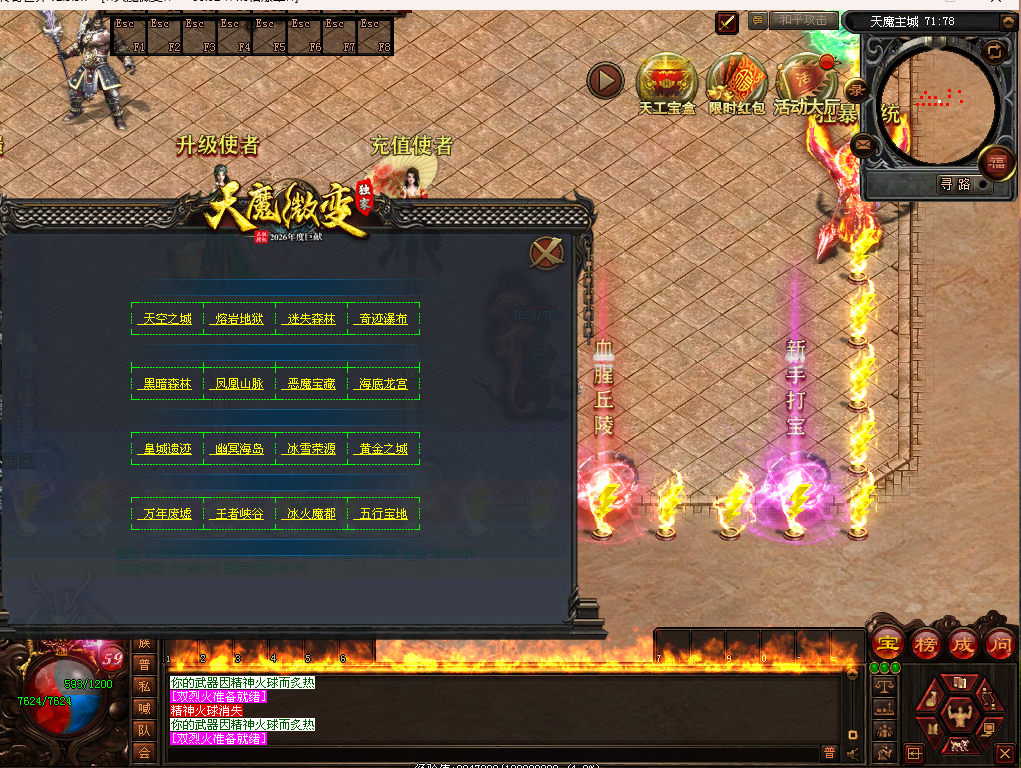Screen dimensions: 1021x768
Task: Go to 奇迹瀑布
Action: [383, 319]
